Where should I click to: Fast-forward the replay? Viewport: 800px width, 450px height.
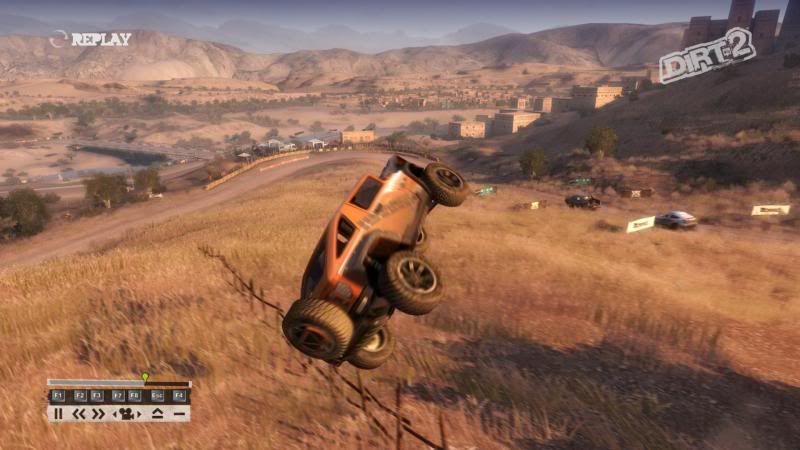pyautogui.click(x=98, y=413)
